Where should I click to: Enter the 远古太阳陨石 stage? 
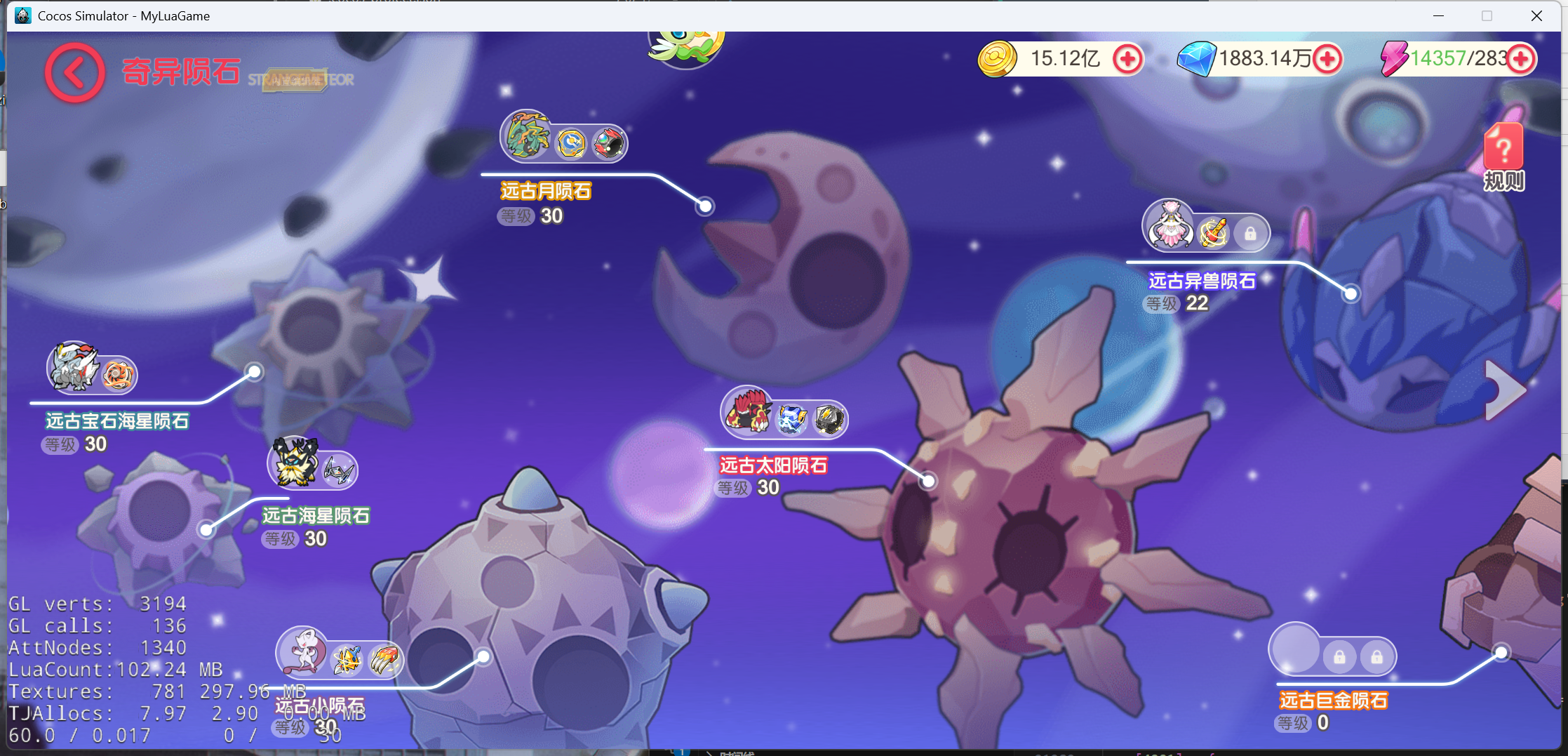click(x=773, y=465)
